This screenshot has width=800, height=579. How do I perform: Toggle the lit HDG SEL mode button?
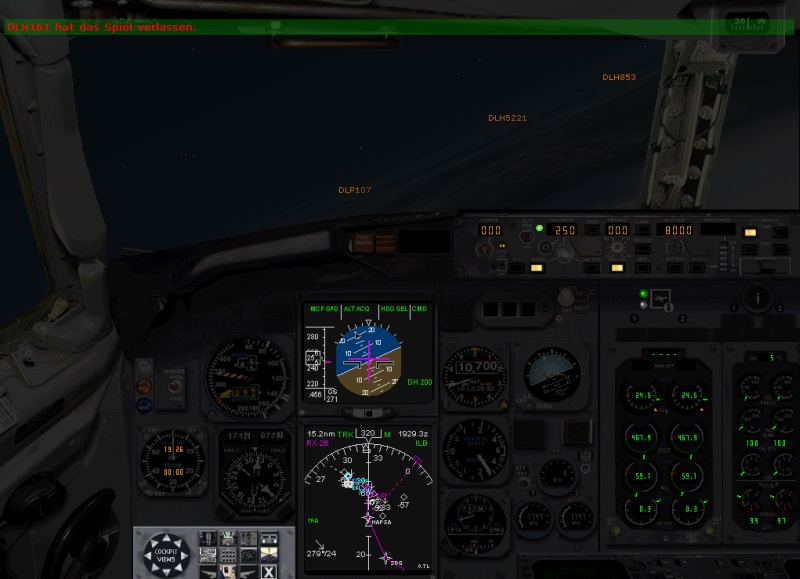coord(617,267)
